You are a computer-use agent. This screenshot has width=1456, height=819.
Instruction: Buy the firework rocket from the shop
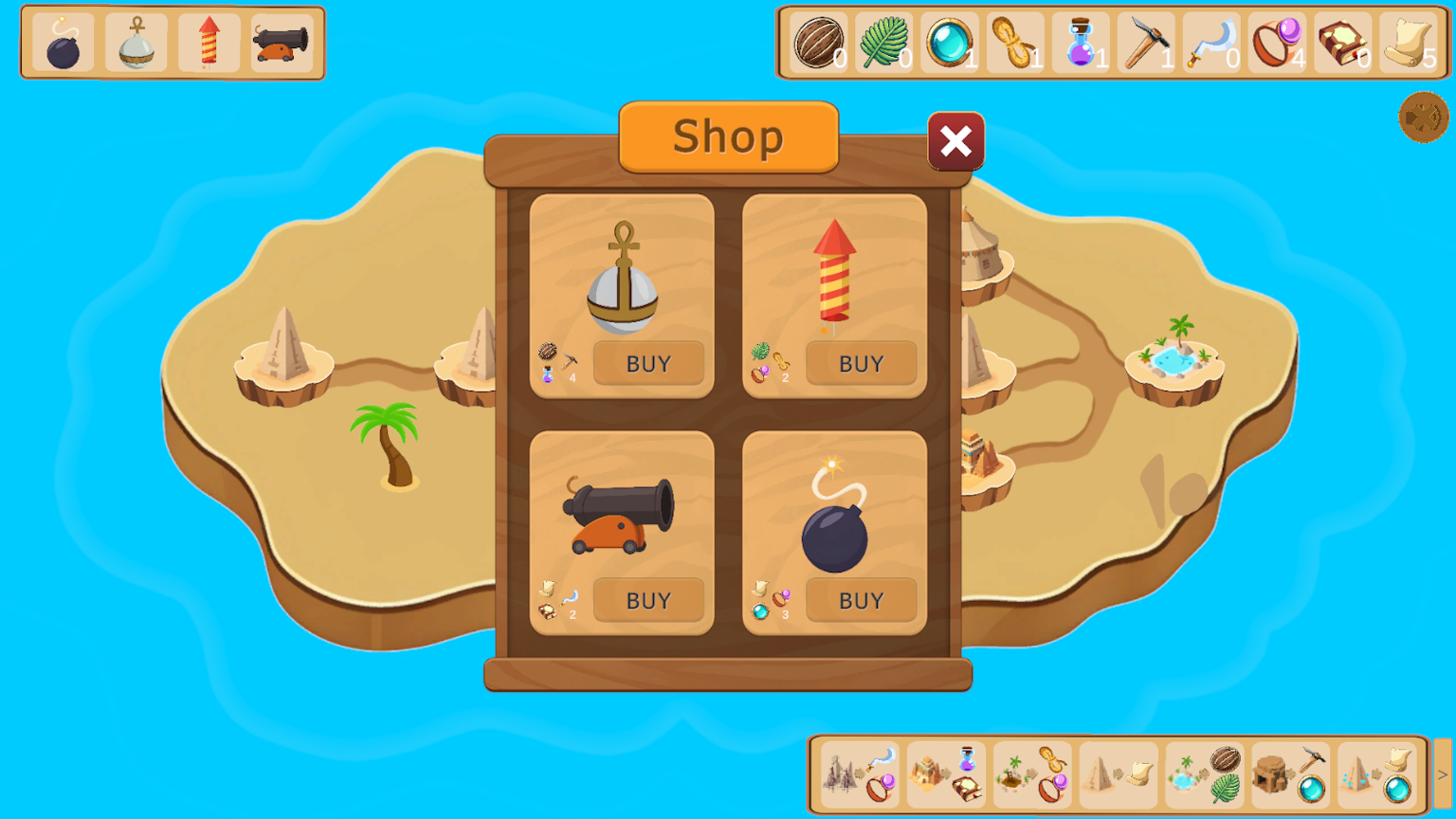pyautogui.click(x=861, y=363)
